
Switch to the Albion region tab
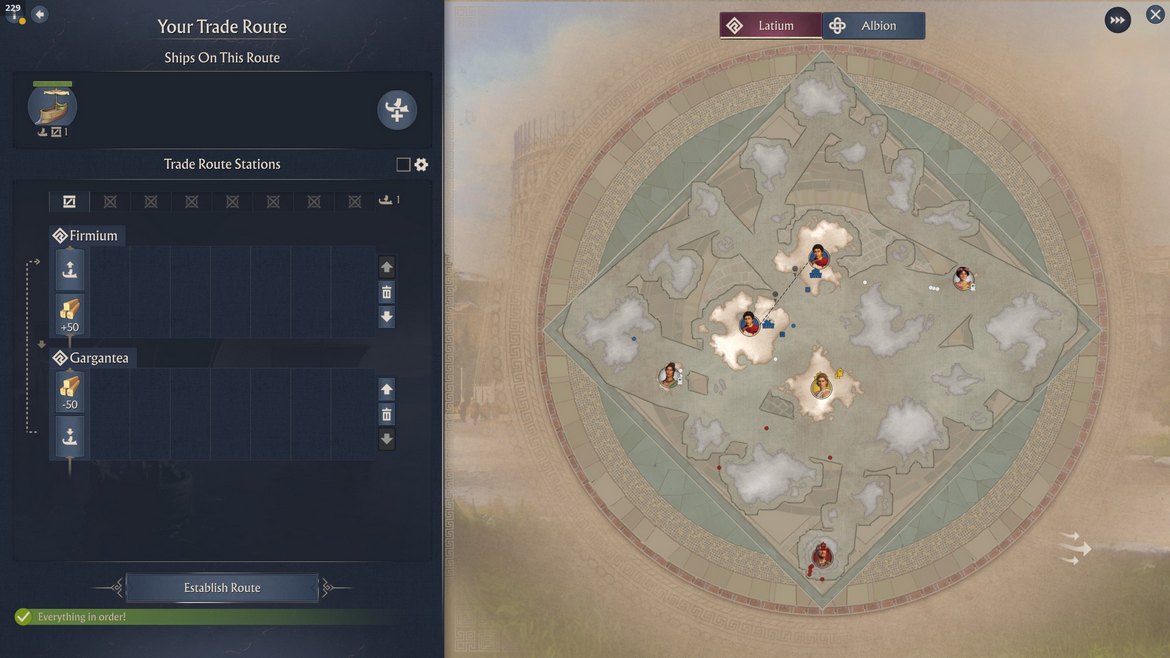874,26
